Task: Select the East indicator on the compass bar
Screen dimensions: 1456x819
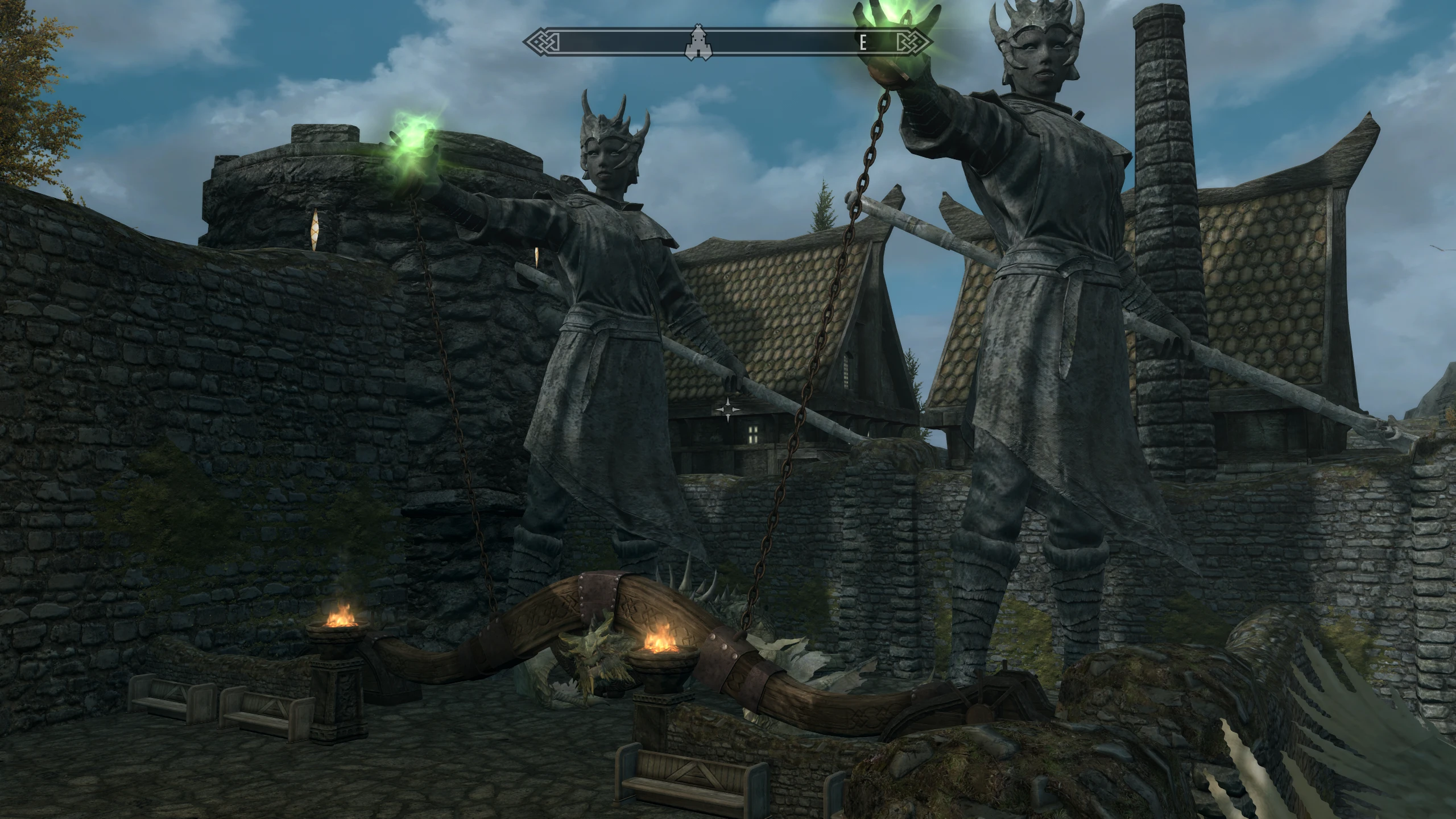Action: point(863,43)
